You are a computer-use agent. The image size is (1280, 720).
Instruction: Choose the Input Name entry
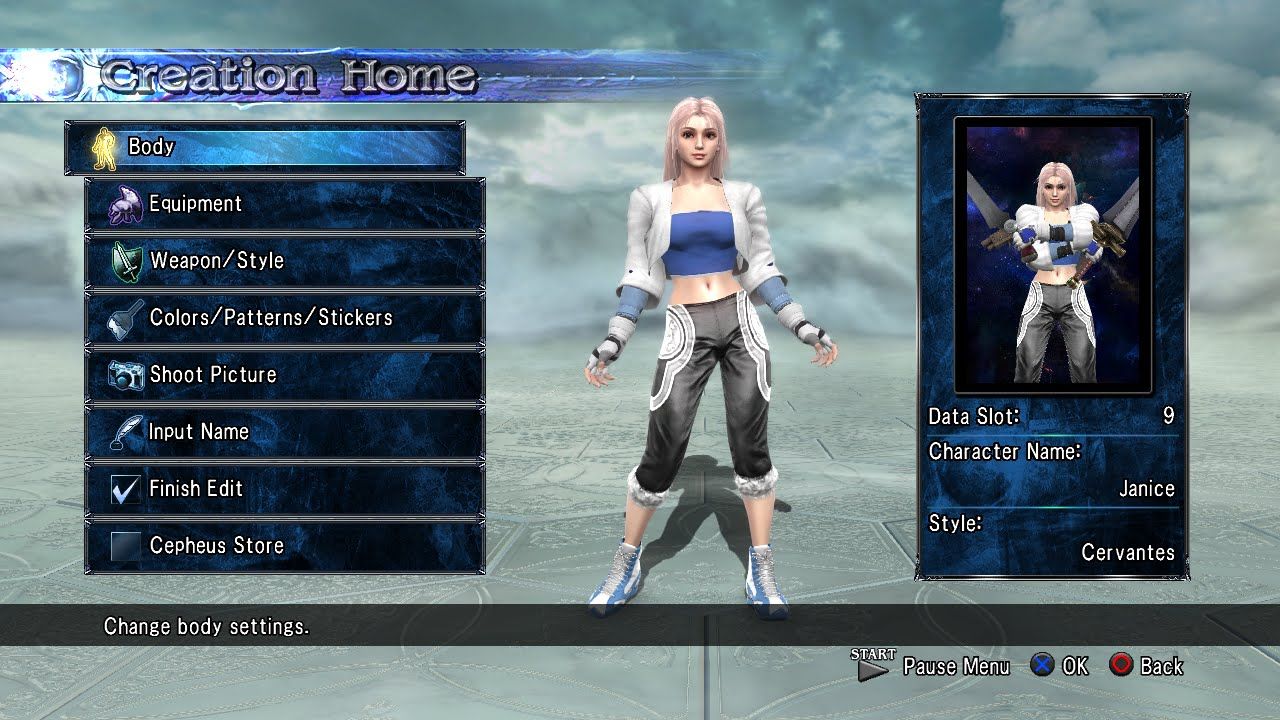point(285,432)
